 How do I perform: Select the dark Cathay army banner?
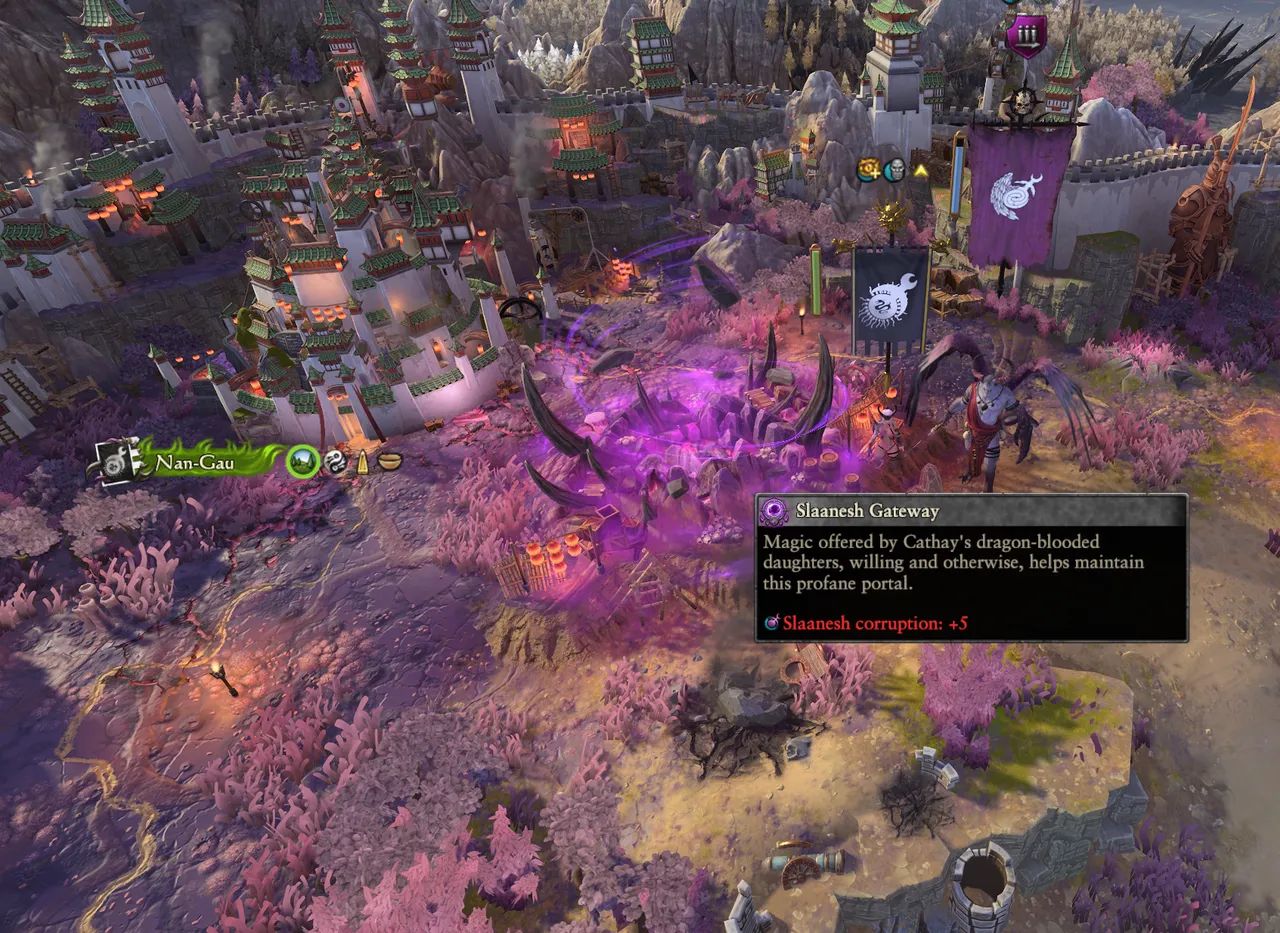pyautogui.click(x=890, y=298)
